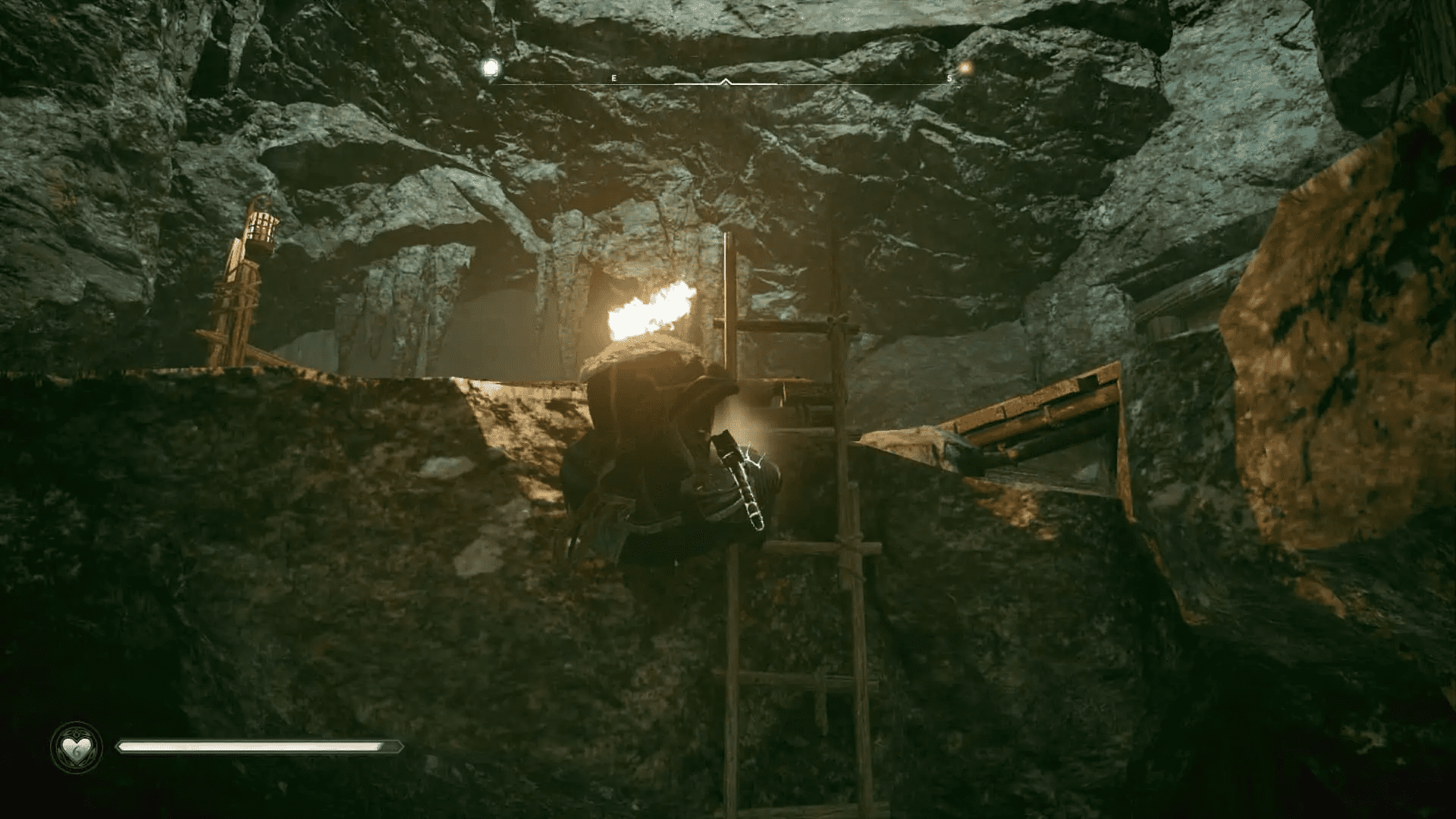Click the orange waypoint dot on the compass

tap(965, 68)
